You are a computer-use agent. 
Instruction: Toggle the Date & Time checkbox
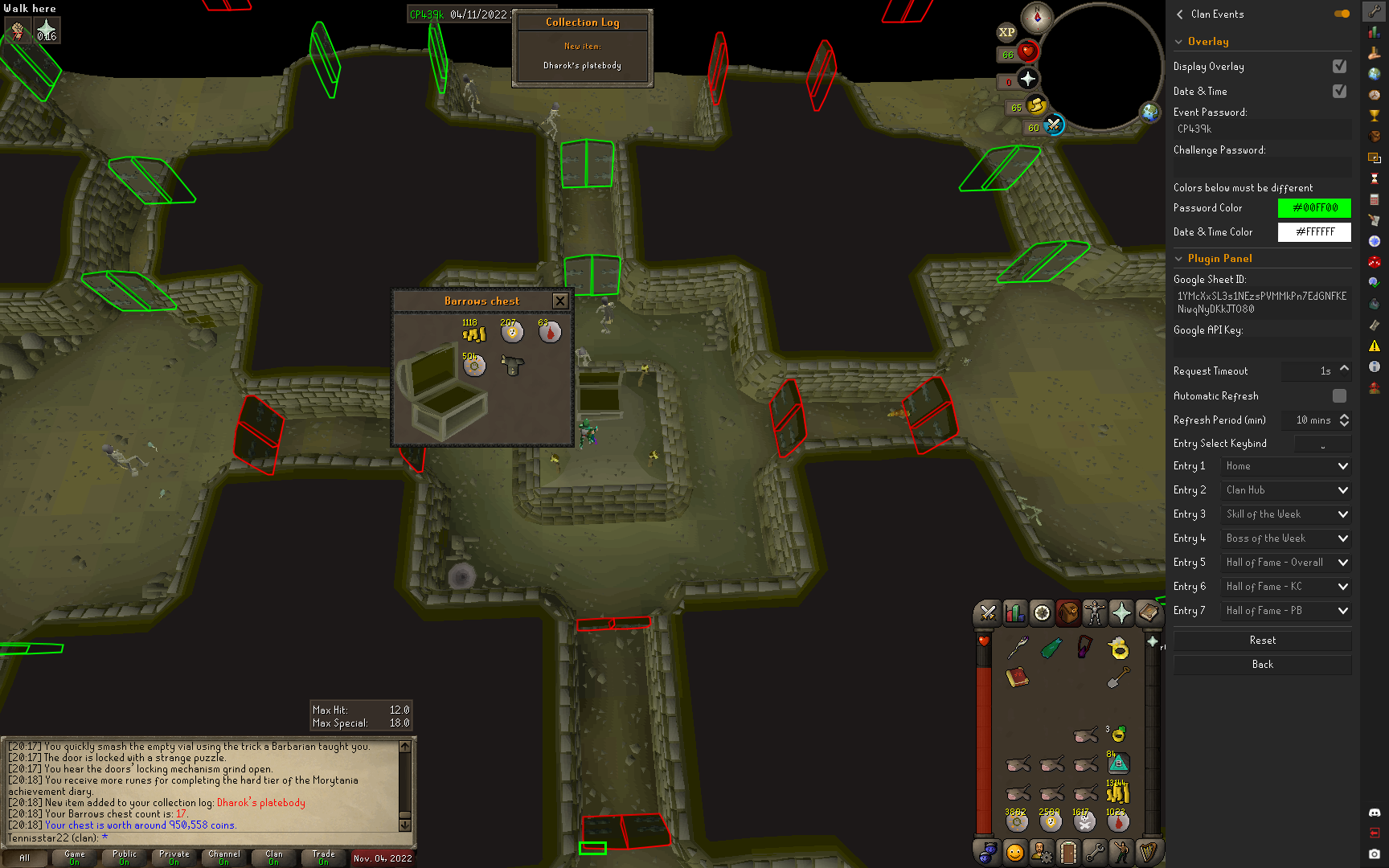click(1339, 92)
